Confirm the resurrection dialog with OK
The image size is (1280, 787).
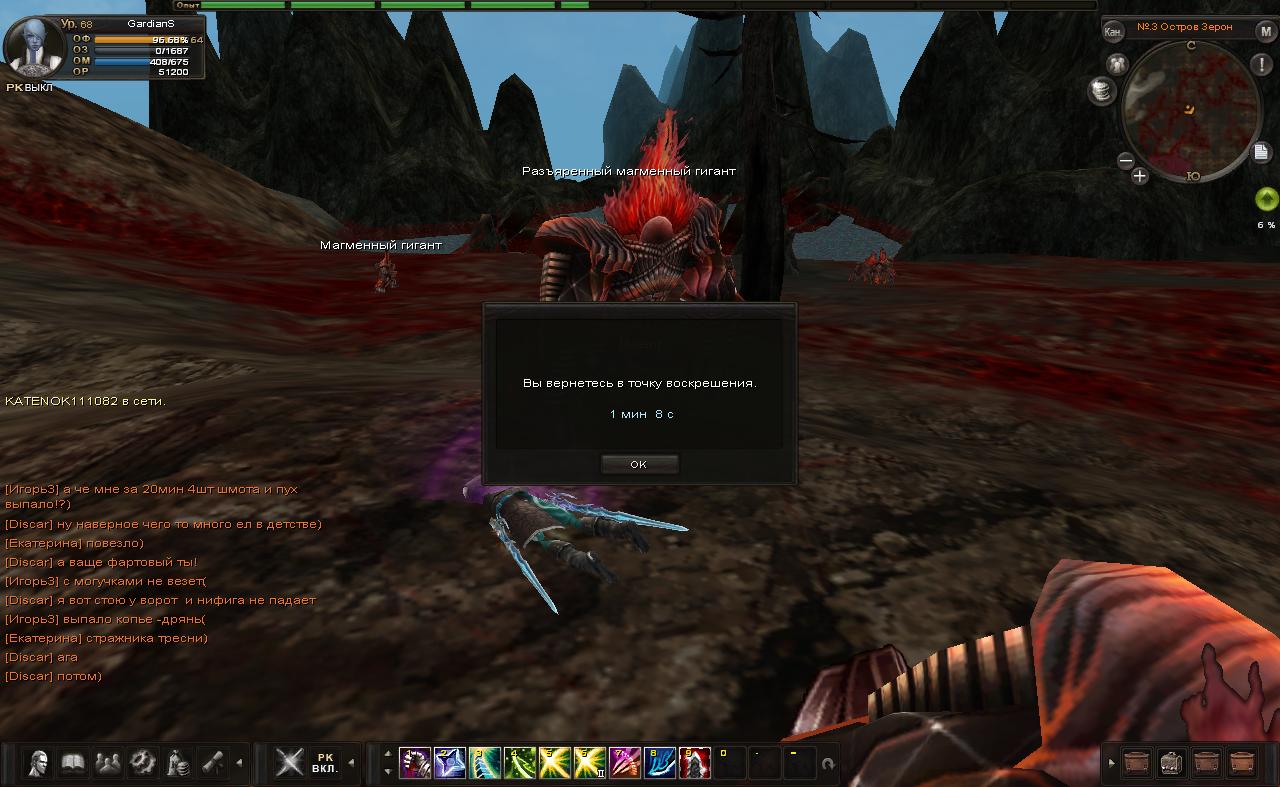coord(639,464)
